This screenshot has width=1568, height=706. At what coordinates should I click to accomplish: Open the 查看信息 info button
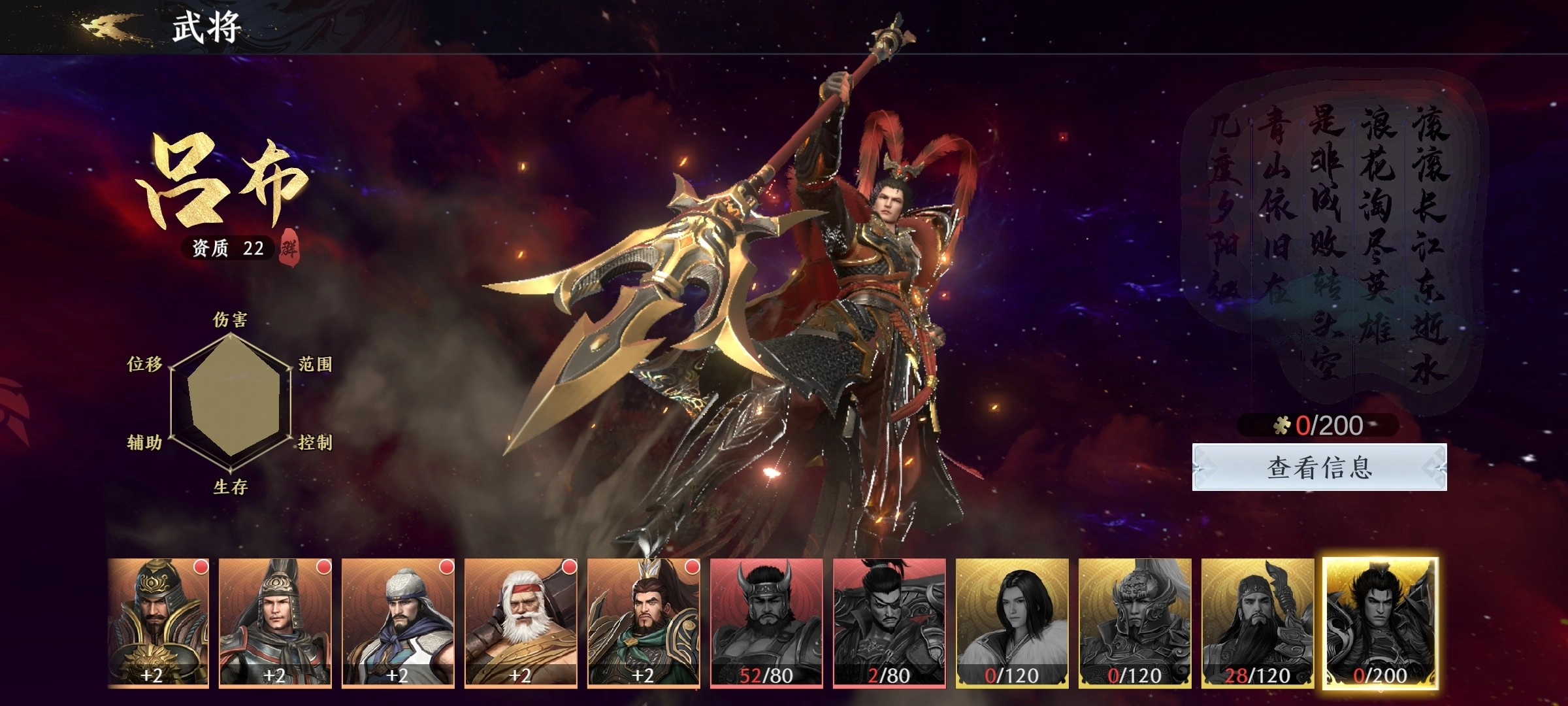tap(1319, 467)
